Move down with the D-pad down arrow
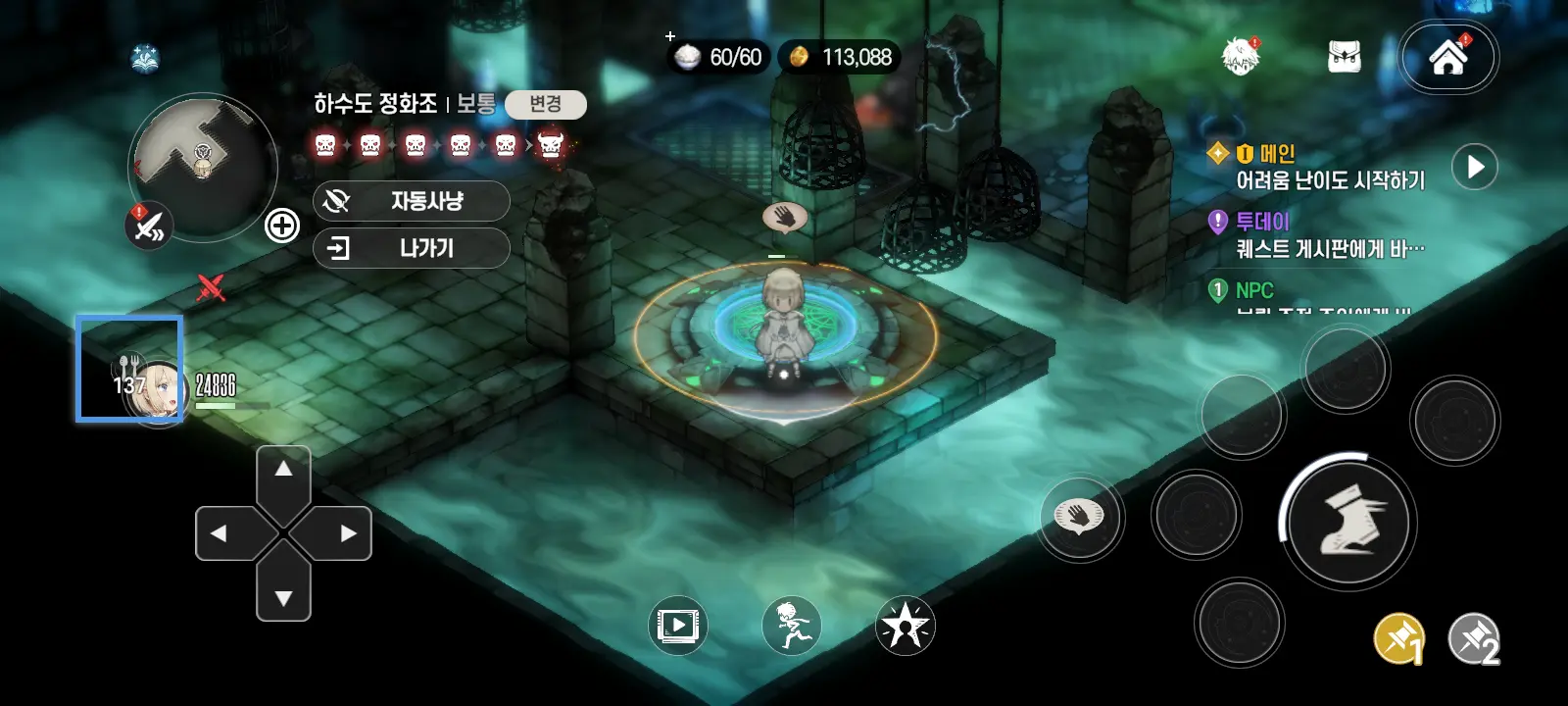The width and height of the screenshot is (1568, 706). (x=283, y=596)
